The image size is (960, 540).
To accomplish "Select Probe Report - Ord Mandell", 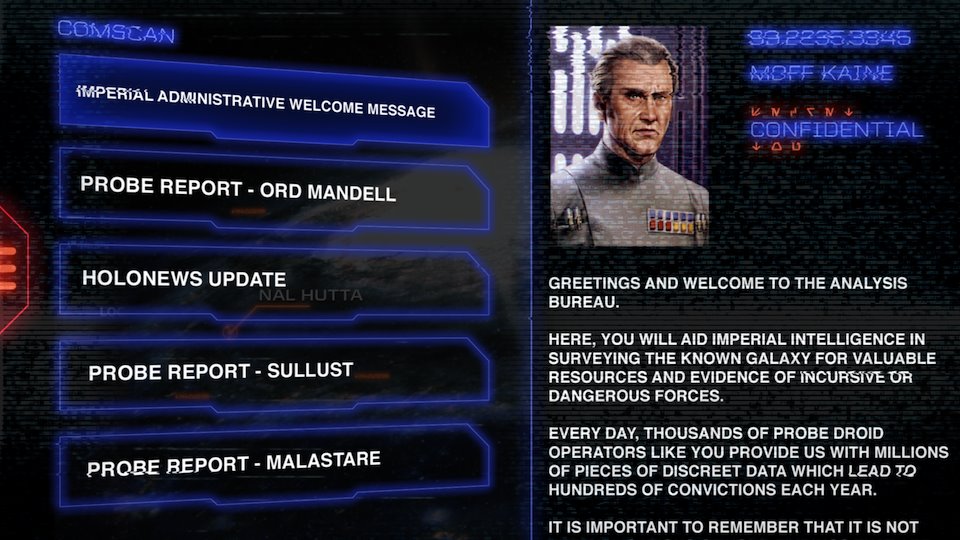I will coord(272,189).
